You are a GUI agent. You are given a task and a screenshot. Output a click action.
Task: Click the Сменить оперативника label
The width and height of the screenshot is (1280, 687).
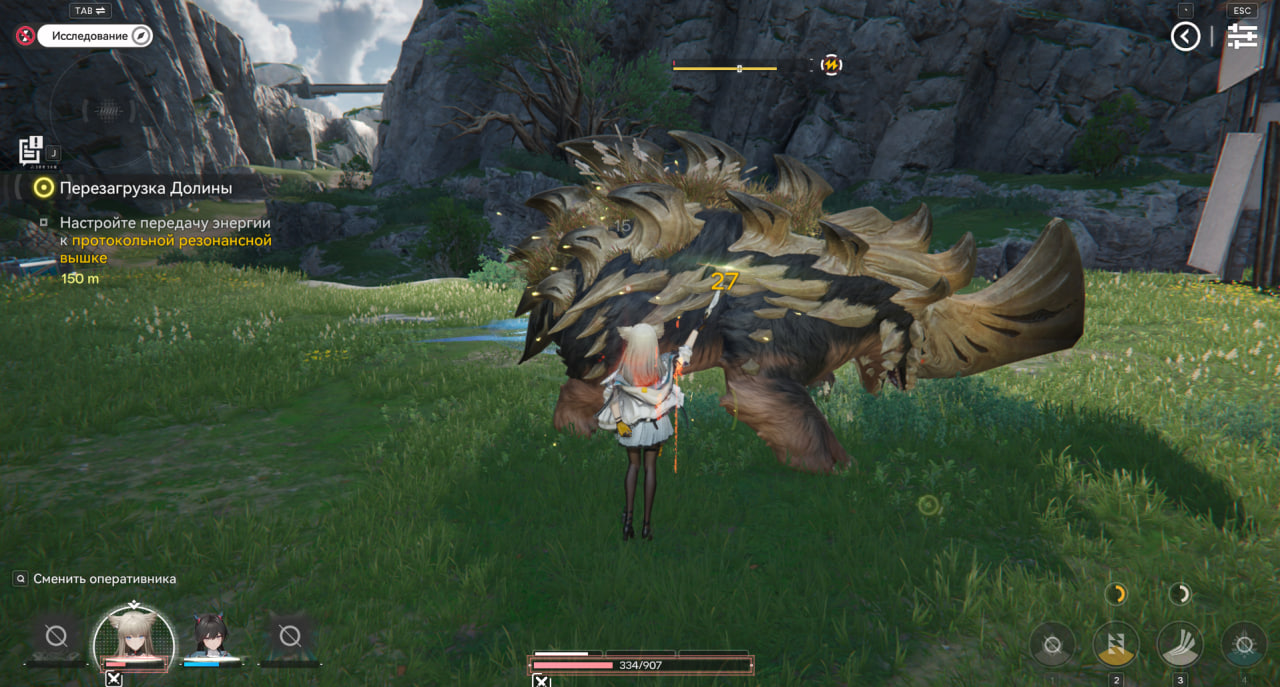coord(104,579)
